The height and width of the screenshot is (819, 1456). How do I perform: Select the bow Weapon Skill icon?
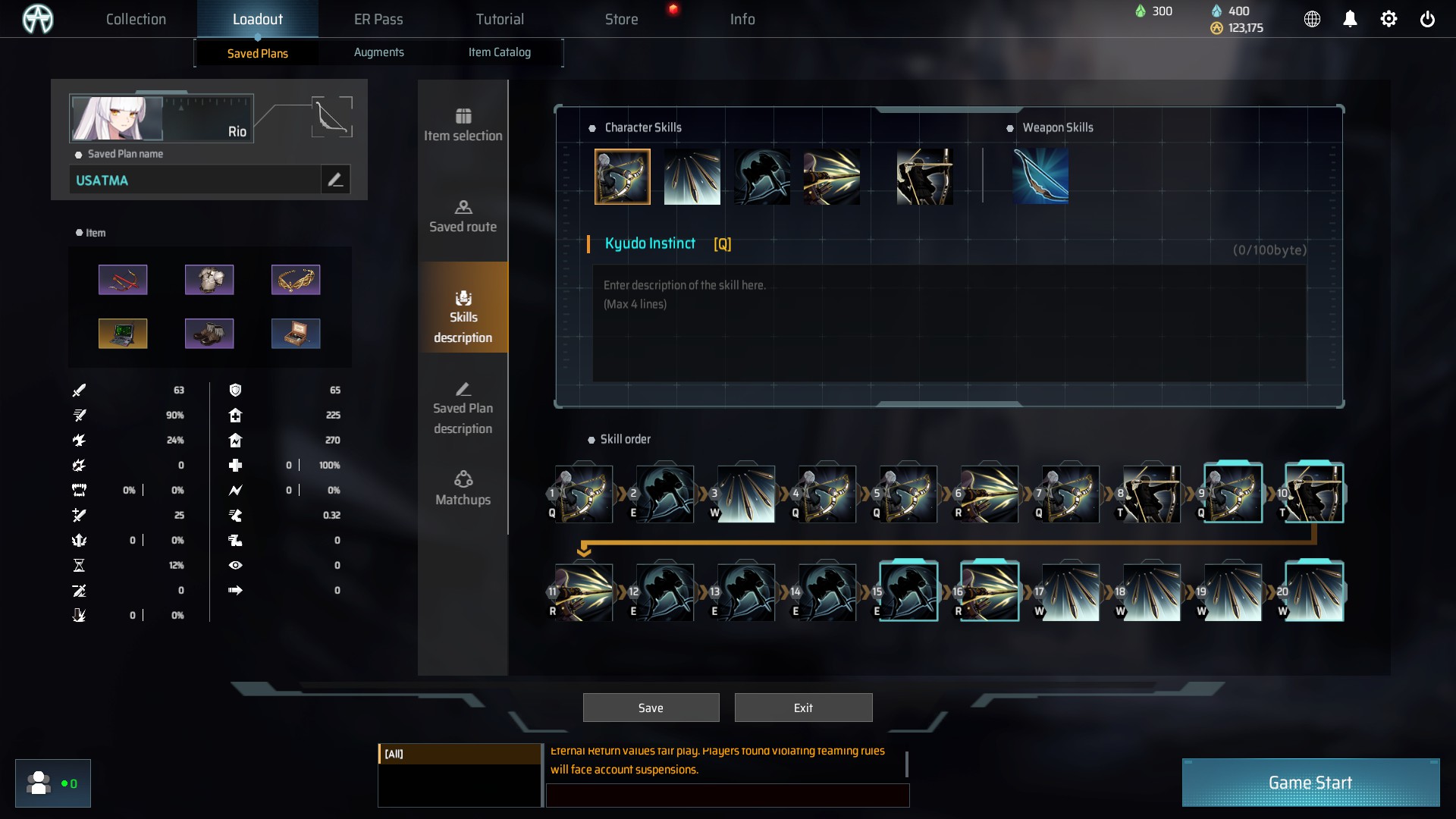[x=1040, y=177]
